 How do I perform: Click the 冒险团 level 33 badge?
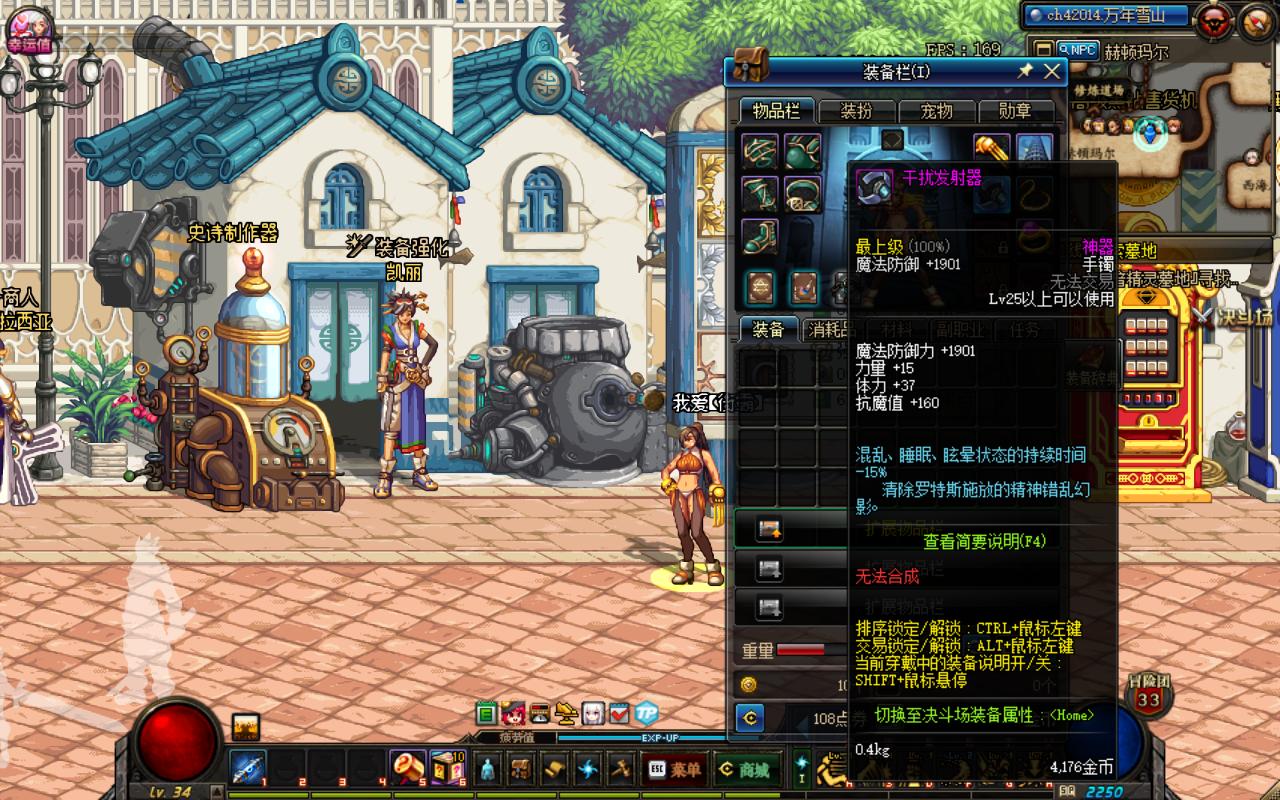click(1148, 697)
